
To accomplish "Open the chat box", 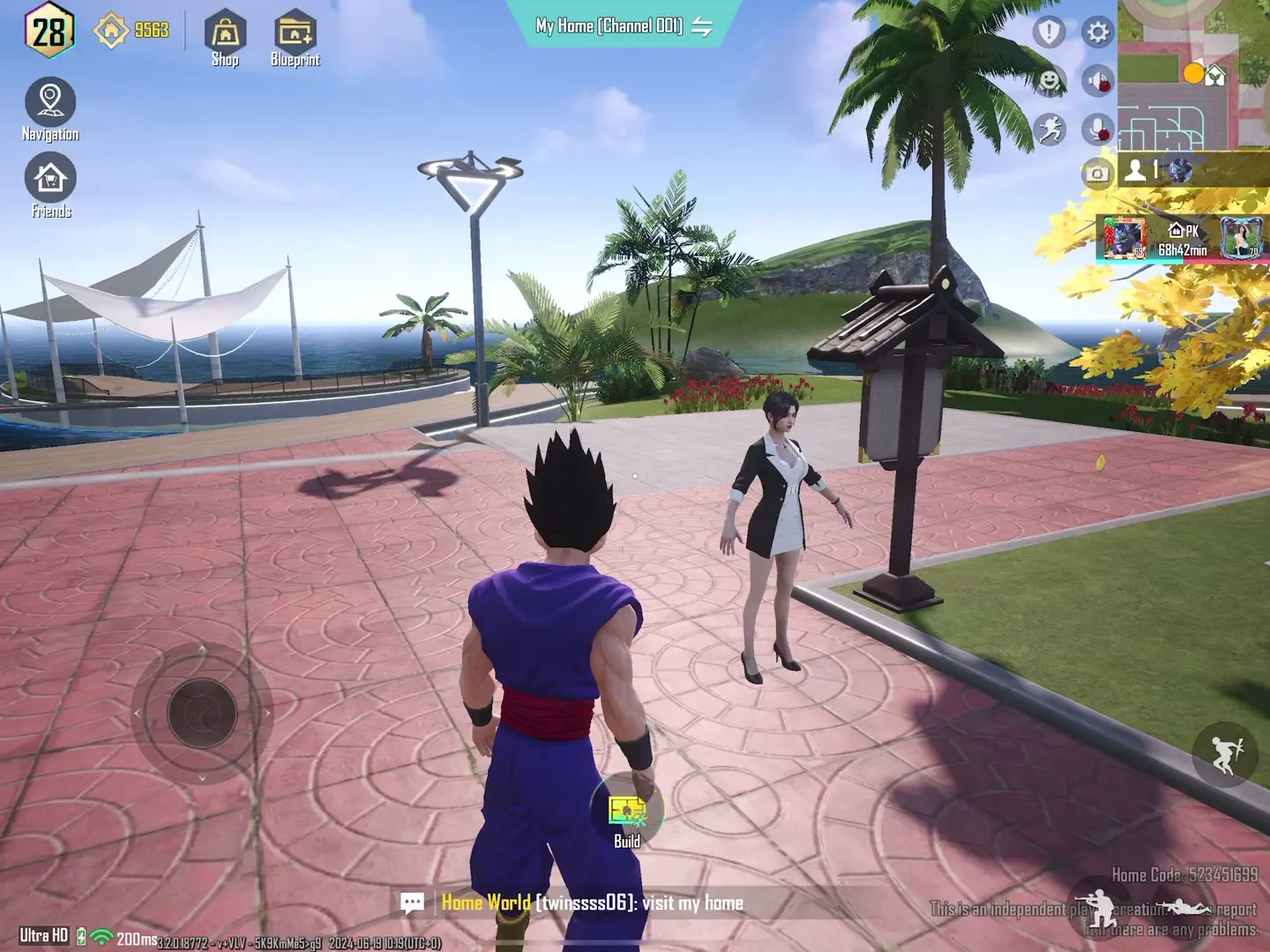I will coord(412,903).
